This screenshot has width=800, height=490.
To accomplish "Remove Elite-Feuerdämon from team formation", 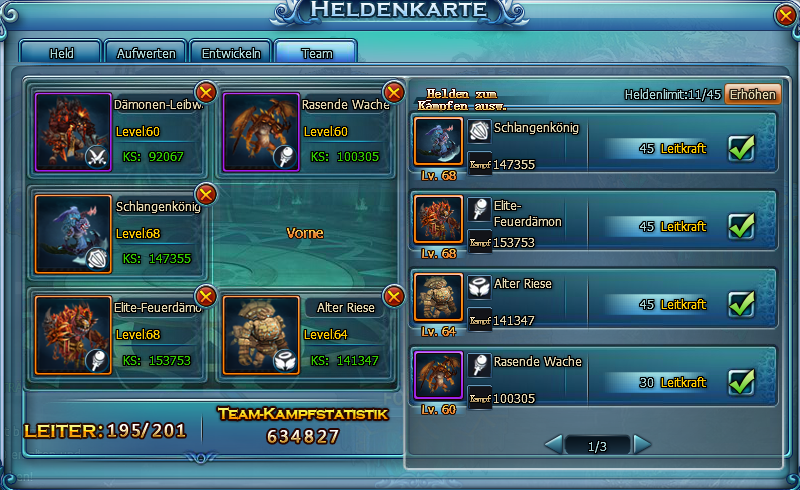I will tap(206, 295).
